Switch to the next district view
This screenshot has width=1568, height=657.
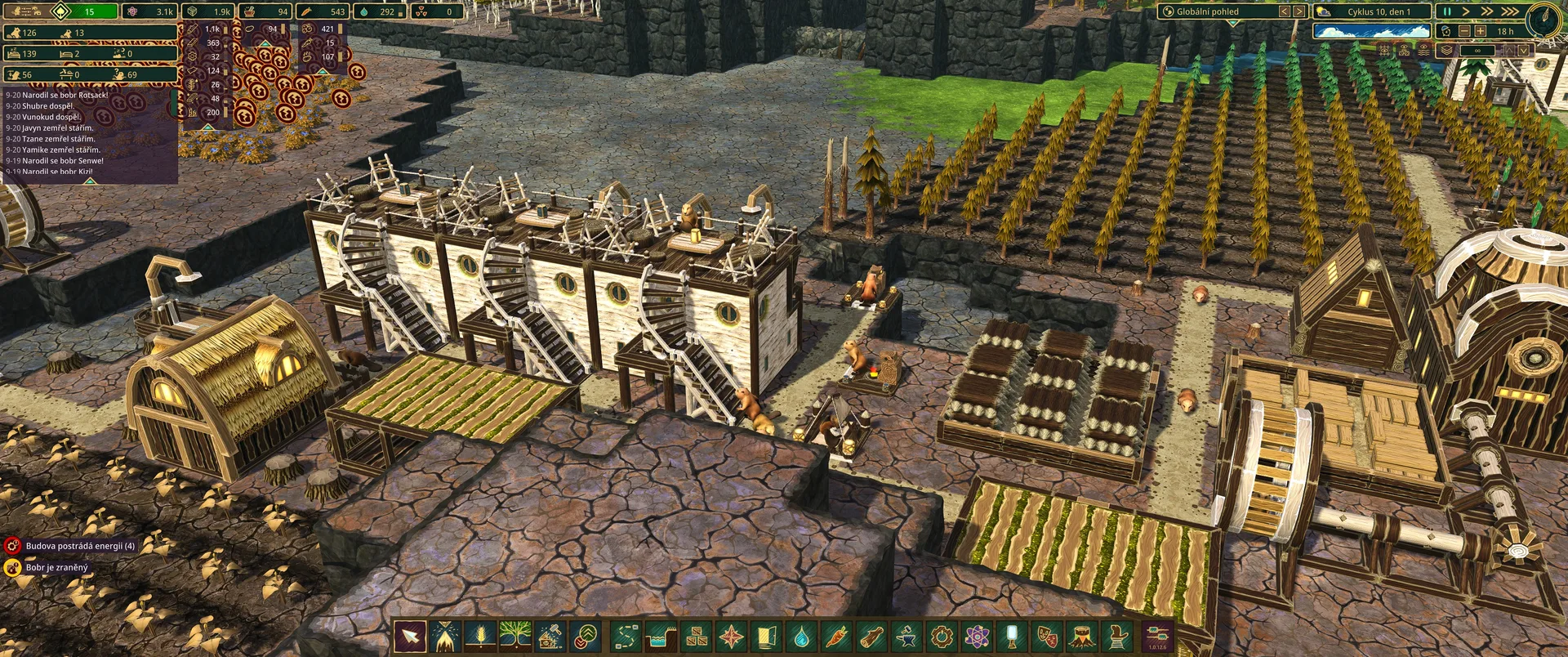pos(1298,11)
